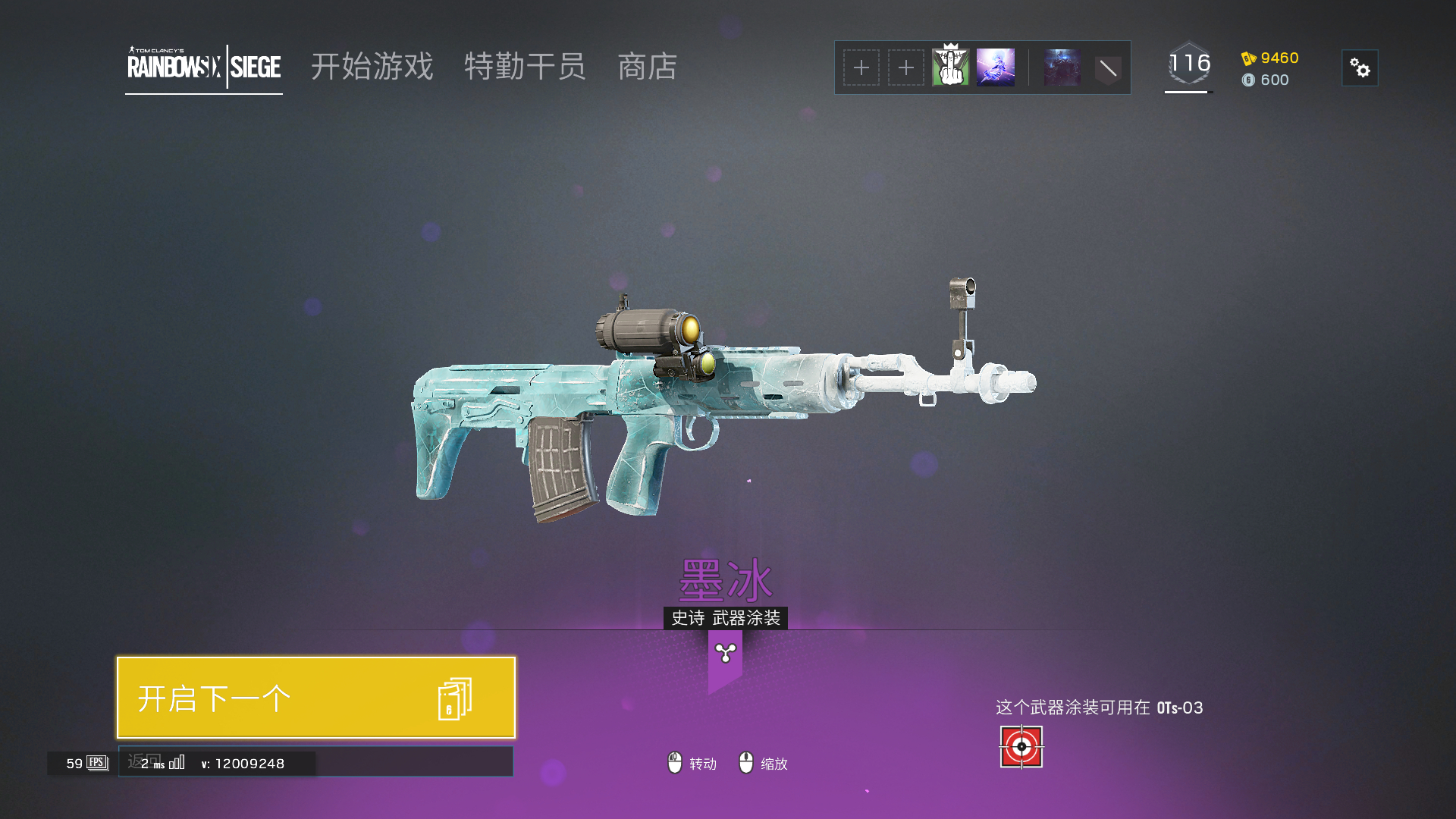This screenshot has width=1456, height=819.
Task: Open the slashed notification icon
Action: pos(1108,68)
